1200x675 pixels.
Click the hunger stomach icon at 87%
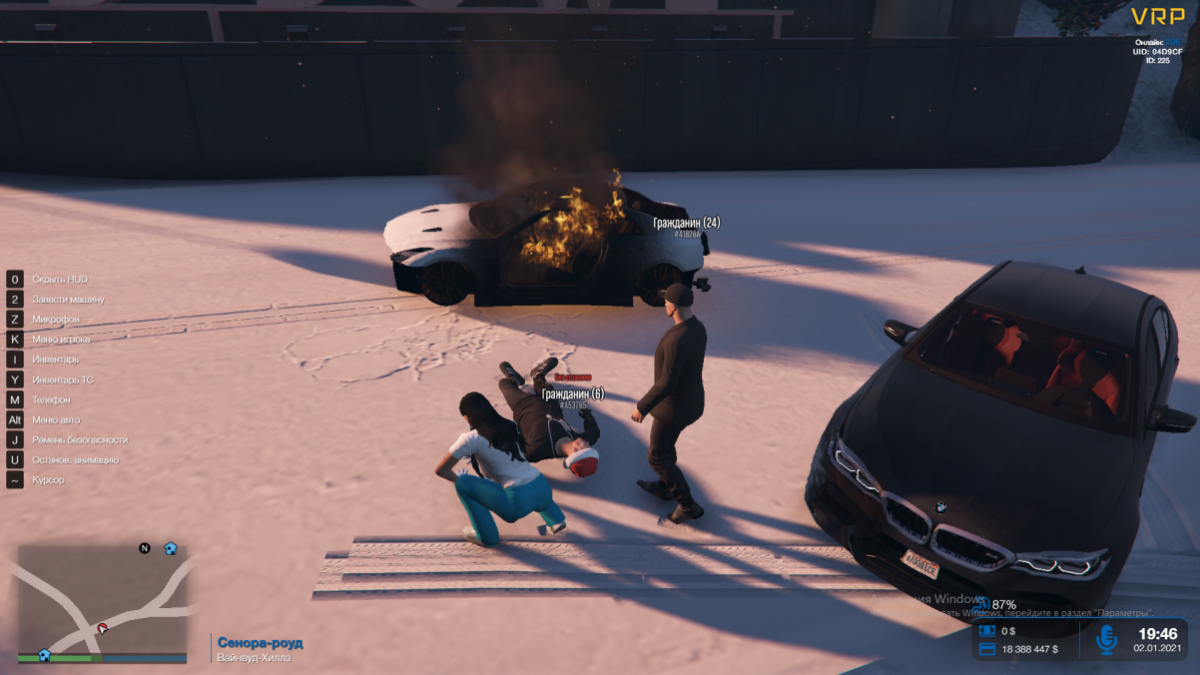tap(981, 604)
